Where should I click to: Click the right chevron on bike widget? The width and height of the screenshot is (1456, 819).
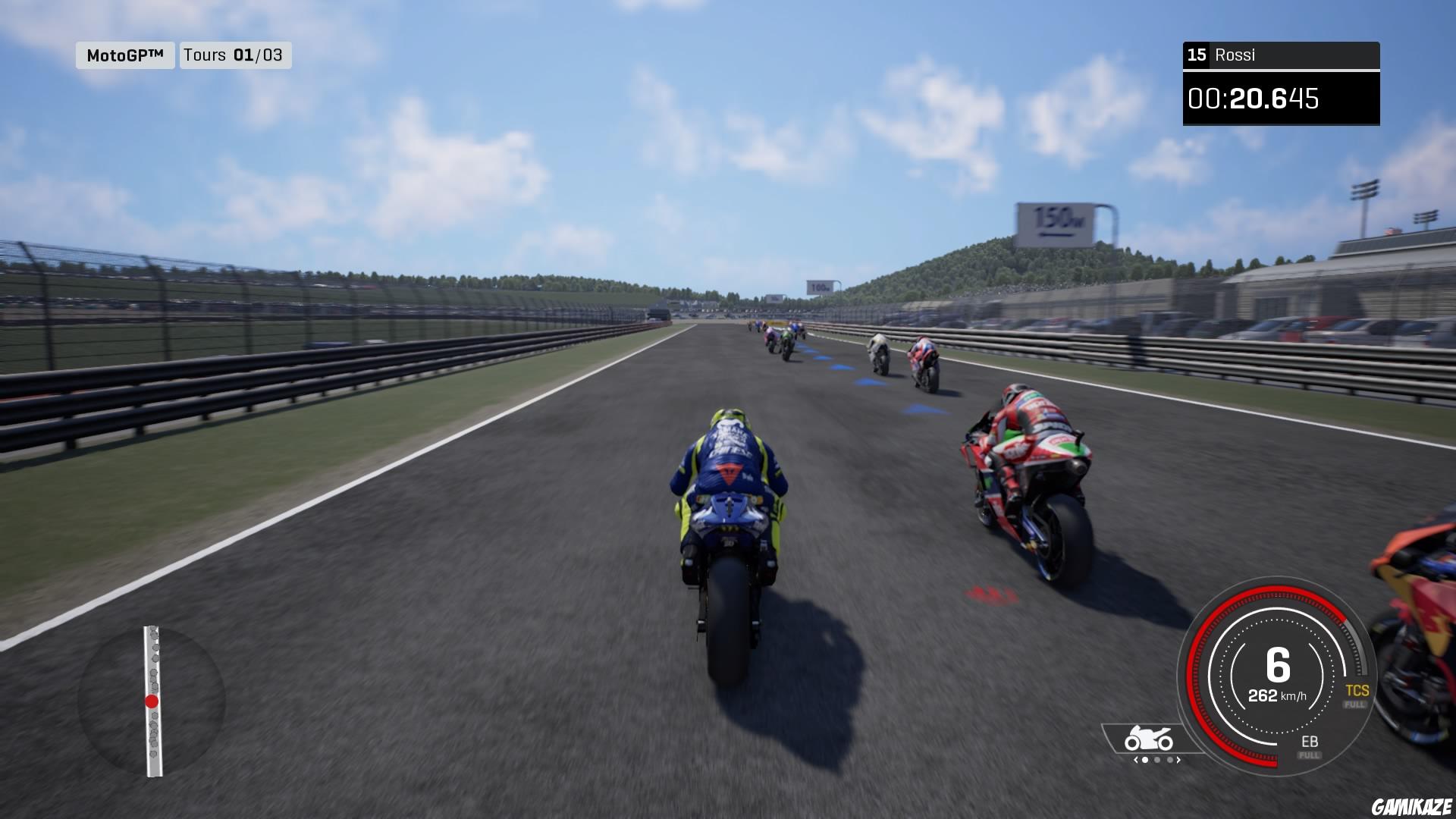pyautogui.click(x=1178, y=758)
